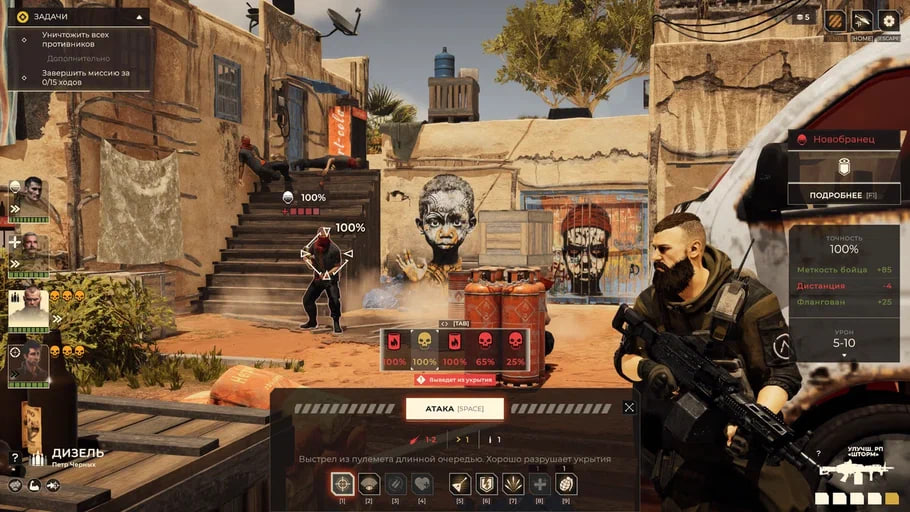
Task: Choose the cone suppression fire ability
Action: 369,484
